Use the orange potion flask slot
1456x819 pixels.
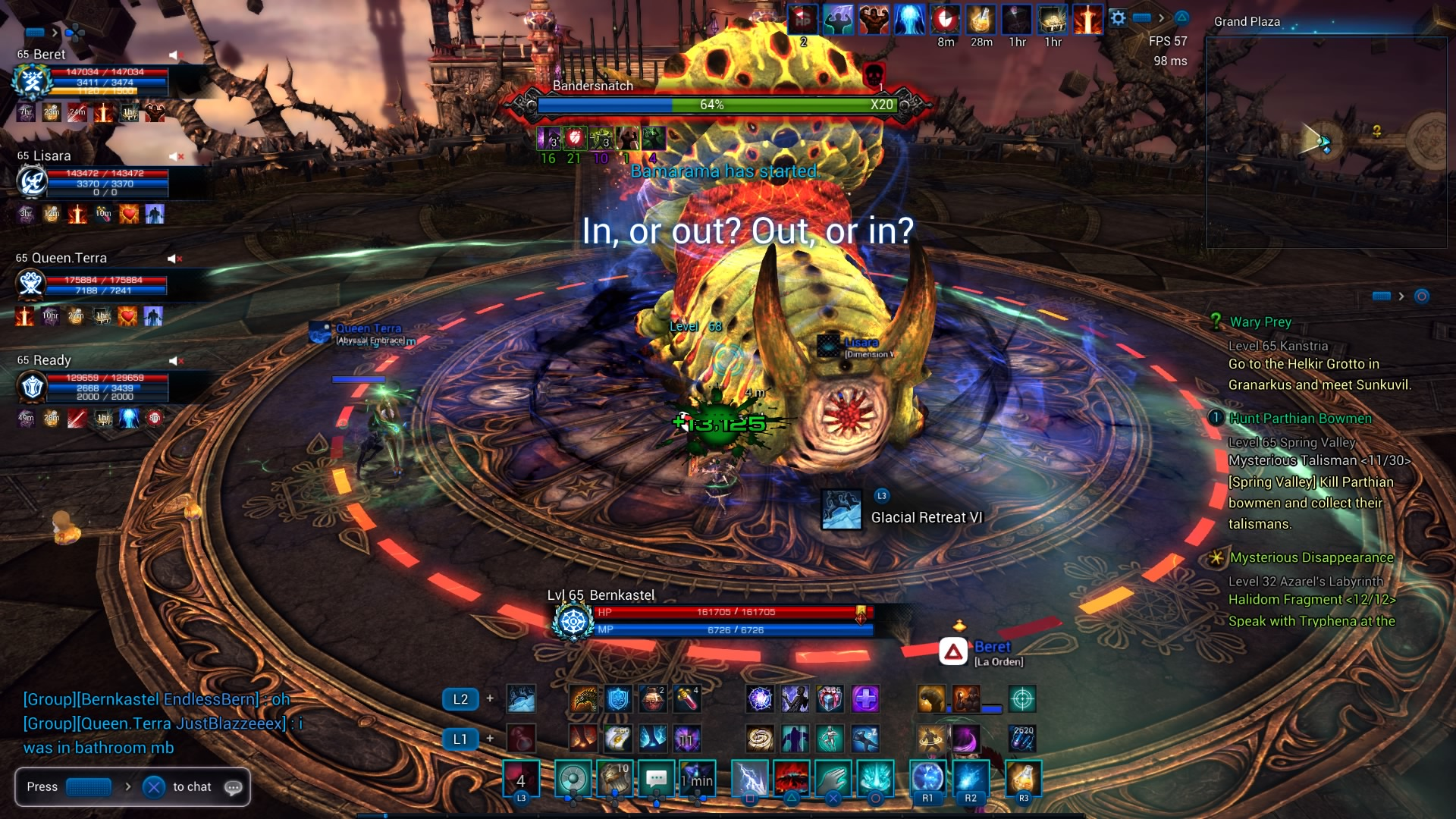pyautogui.click(x=1023, y=779)
